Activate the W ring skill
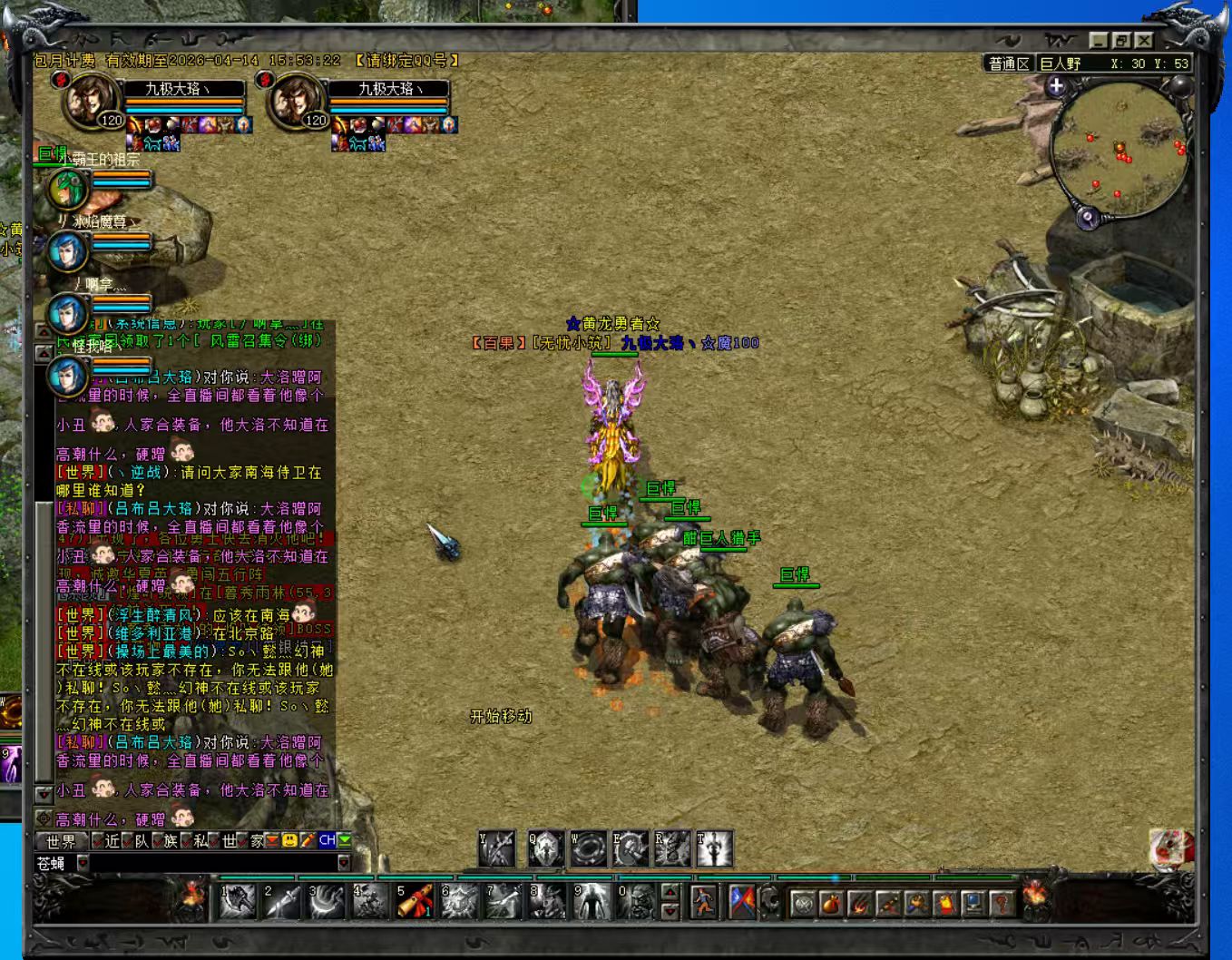The width and height of the screenshot is (1232, 960). click(588, 848)
